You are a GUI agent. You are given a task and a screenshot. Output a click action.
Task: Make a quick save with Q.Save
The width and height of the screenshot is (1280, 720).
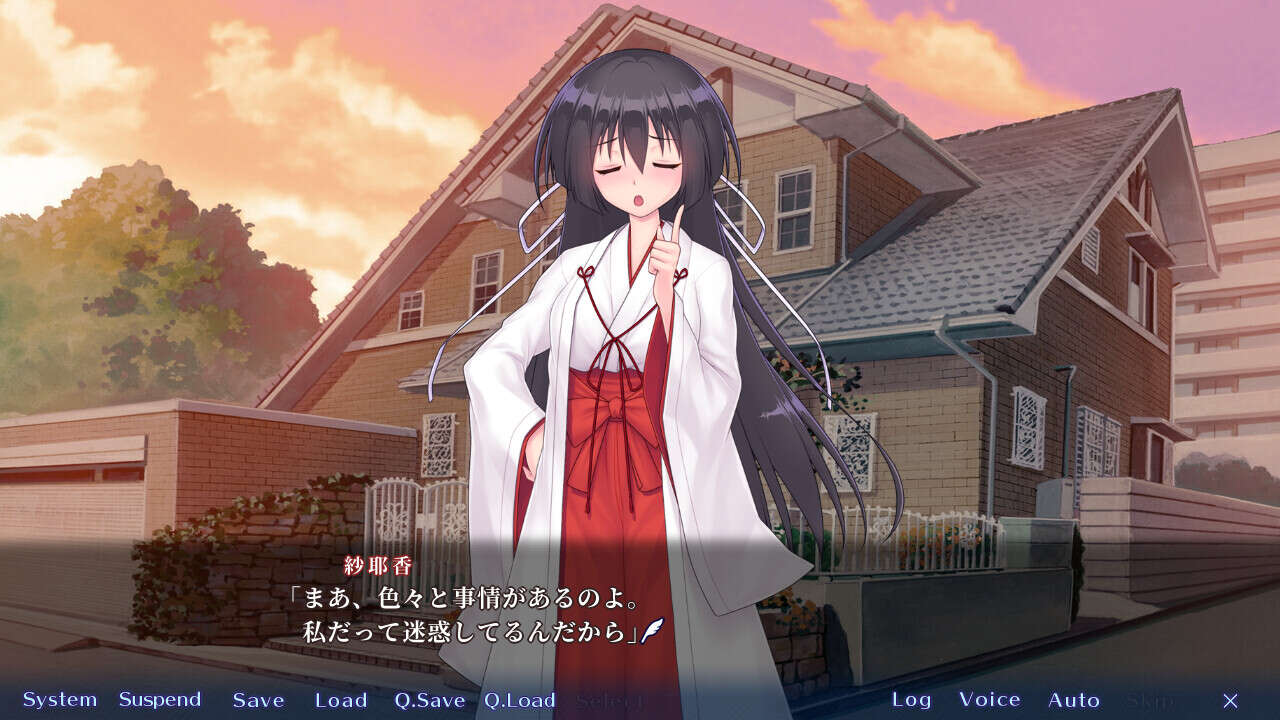[429, 700]
